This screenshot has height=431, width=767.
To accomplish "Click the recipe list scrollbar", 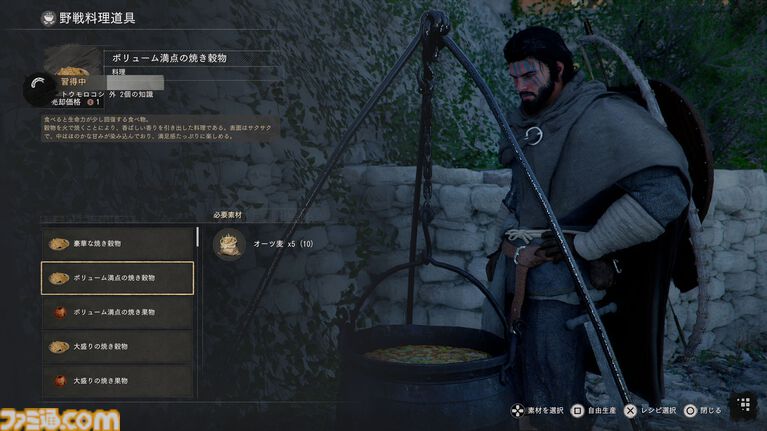I will click(198, 238).
